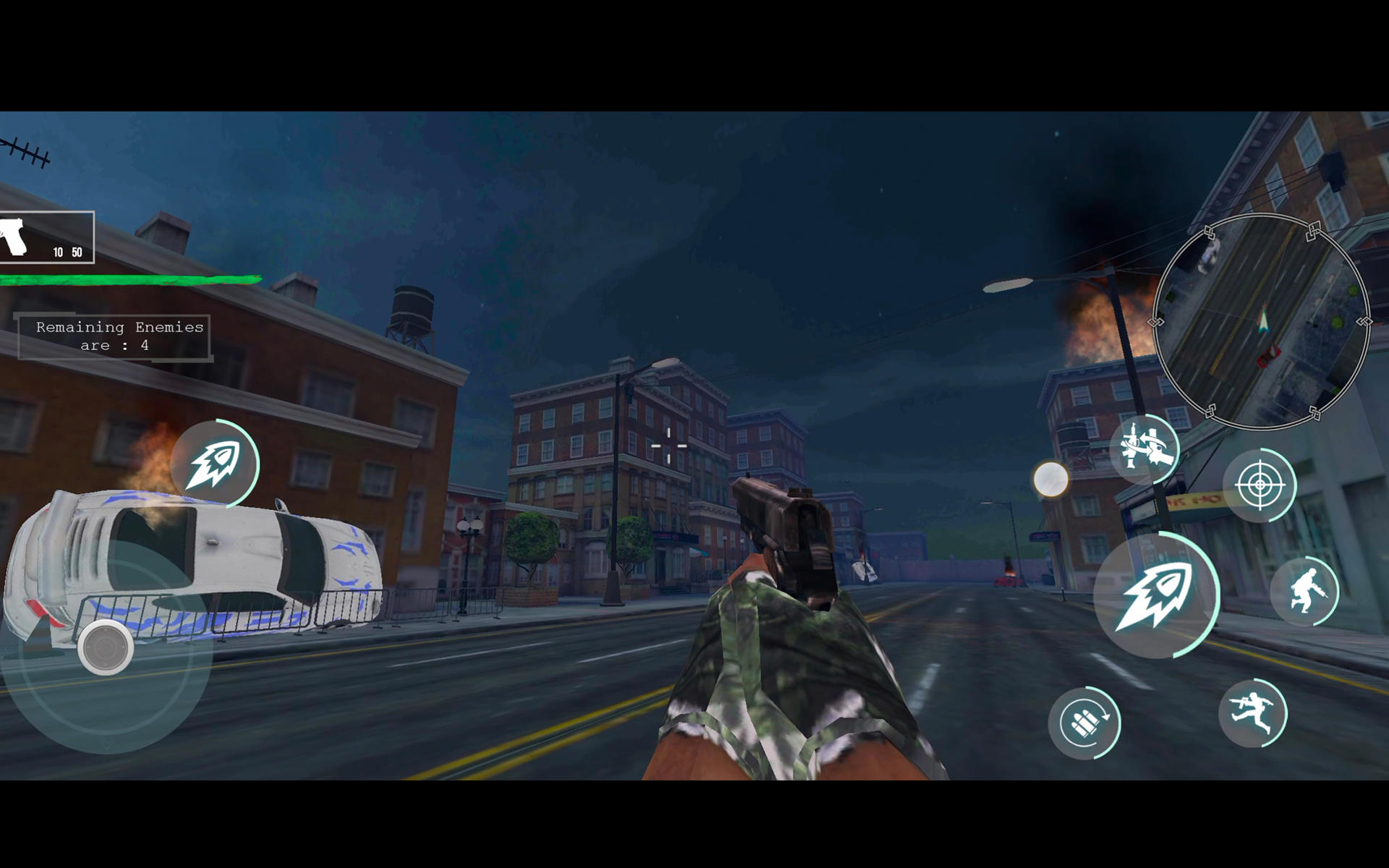Click the green health bar
1389x868 pixels.
(x=130, y=277)
